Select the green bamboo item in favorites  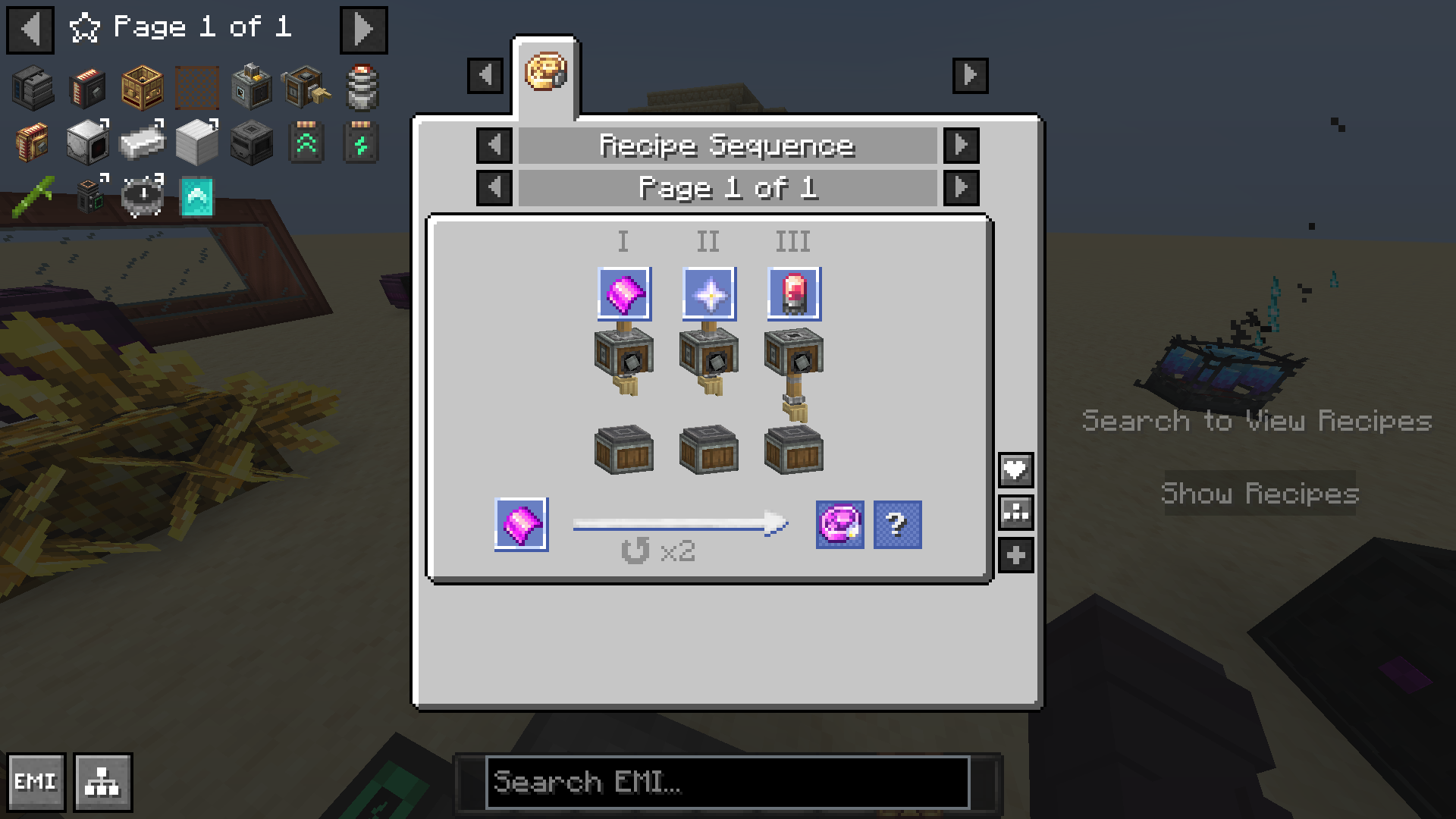point(33,196)
